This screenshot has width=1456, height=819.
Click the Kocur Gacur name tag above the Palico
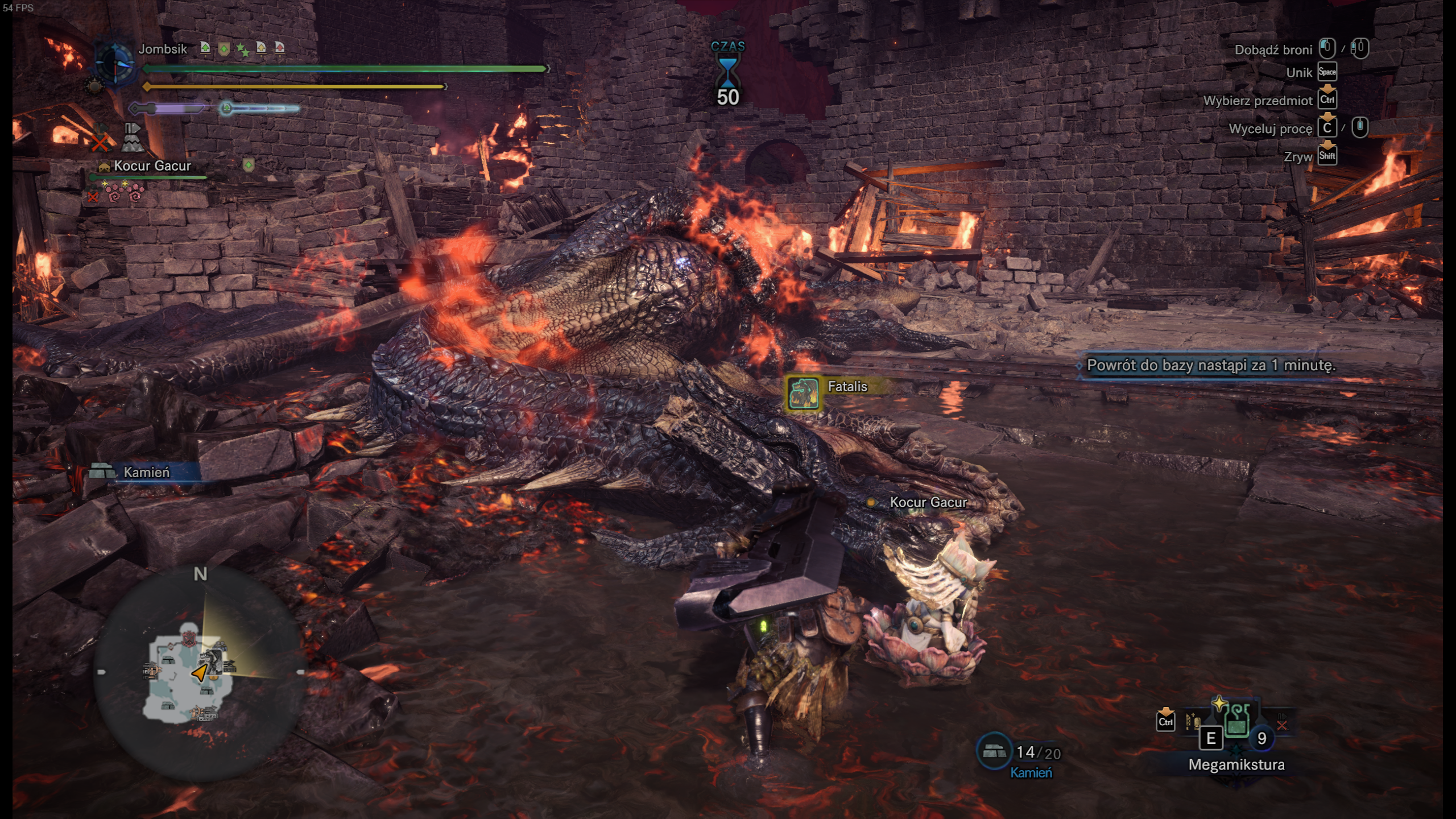(x=927, y=502)
